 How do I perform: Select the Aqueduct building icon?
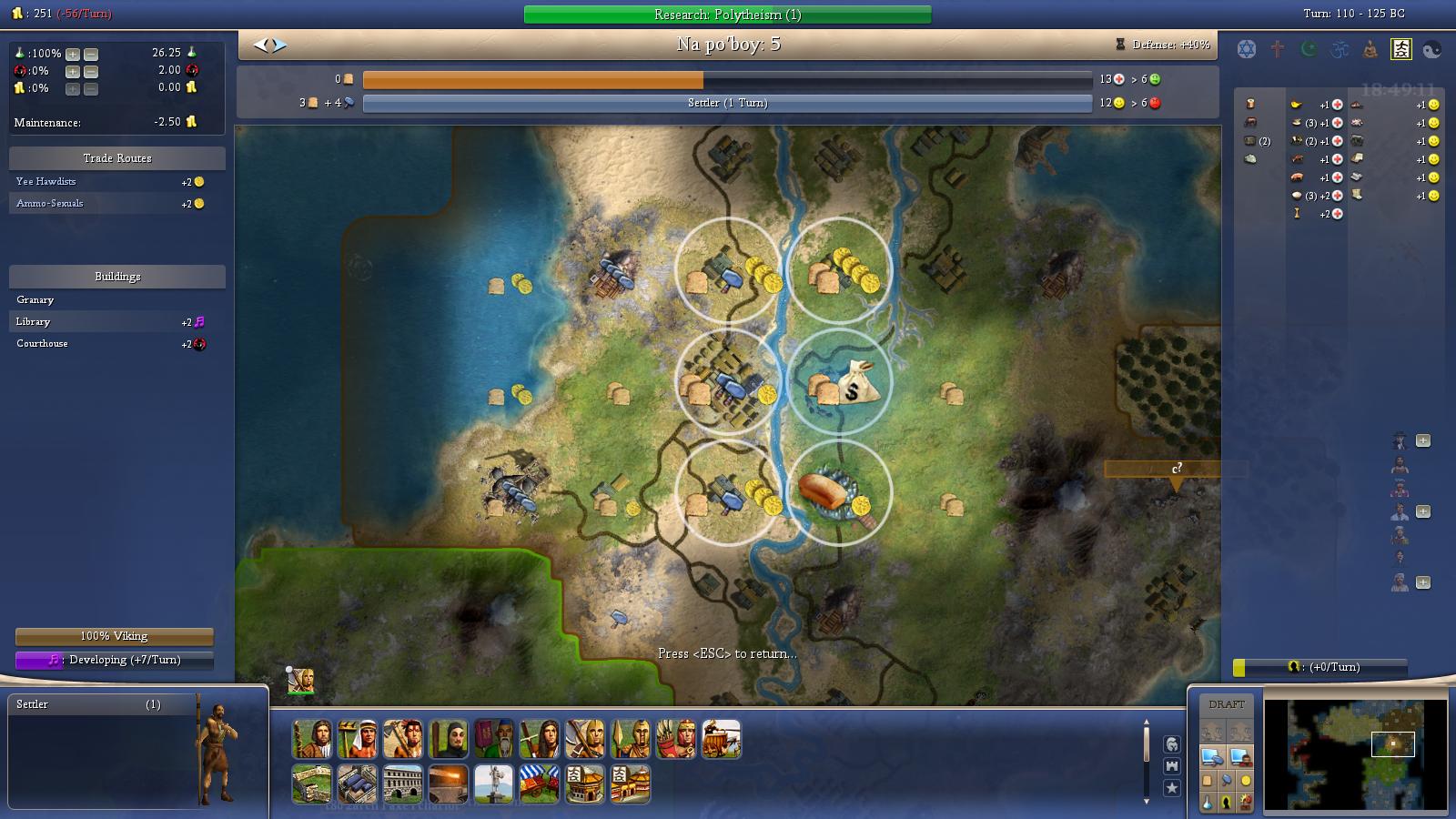click(358, 784)
